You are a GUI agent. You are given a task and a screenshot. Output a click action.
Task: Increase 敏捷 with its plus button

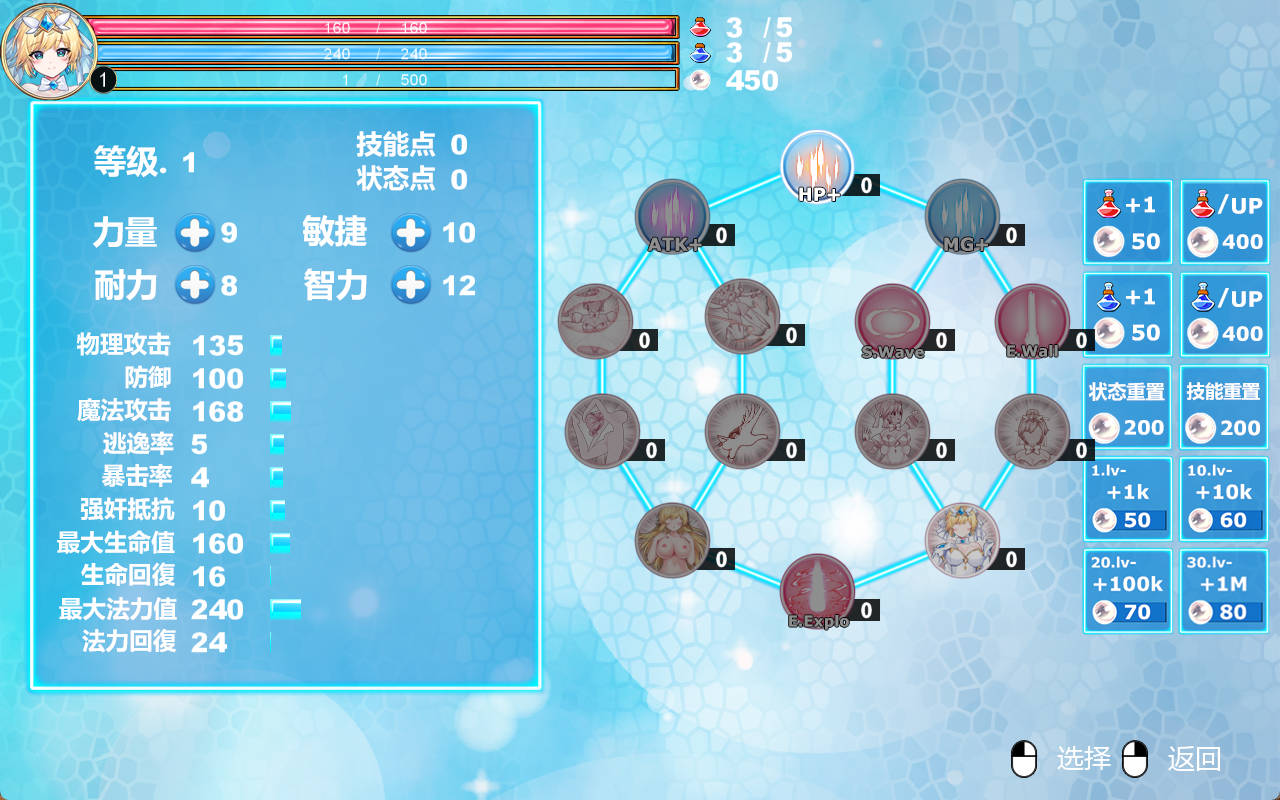pos(411,233)
